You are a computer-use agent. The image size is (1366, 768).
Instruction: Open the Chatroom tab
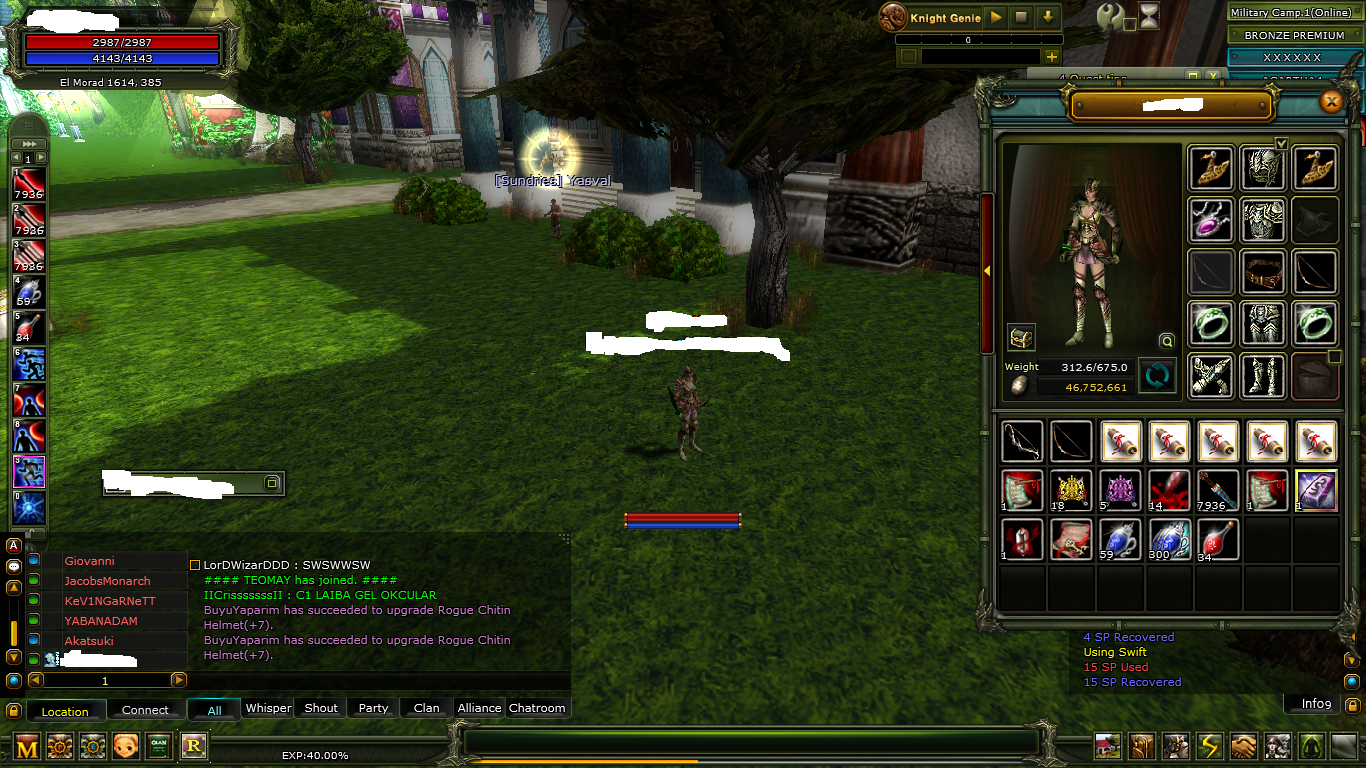click(537, 708)
